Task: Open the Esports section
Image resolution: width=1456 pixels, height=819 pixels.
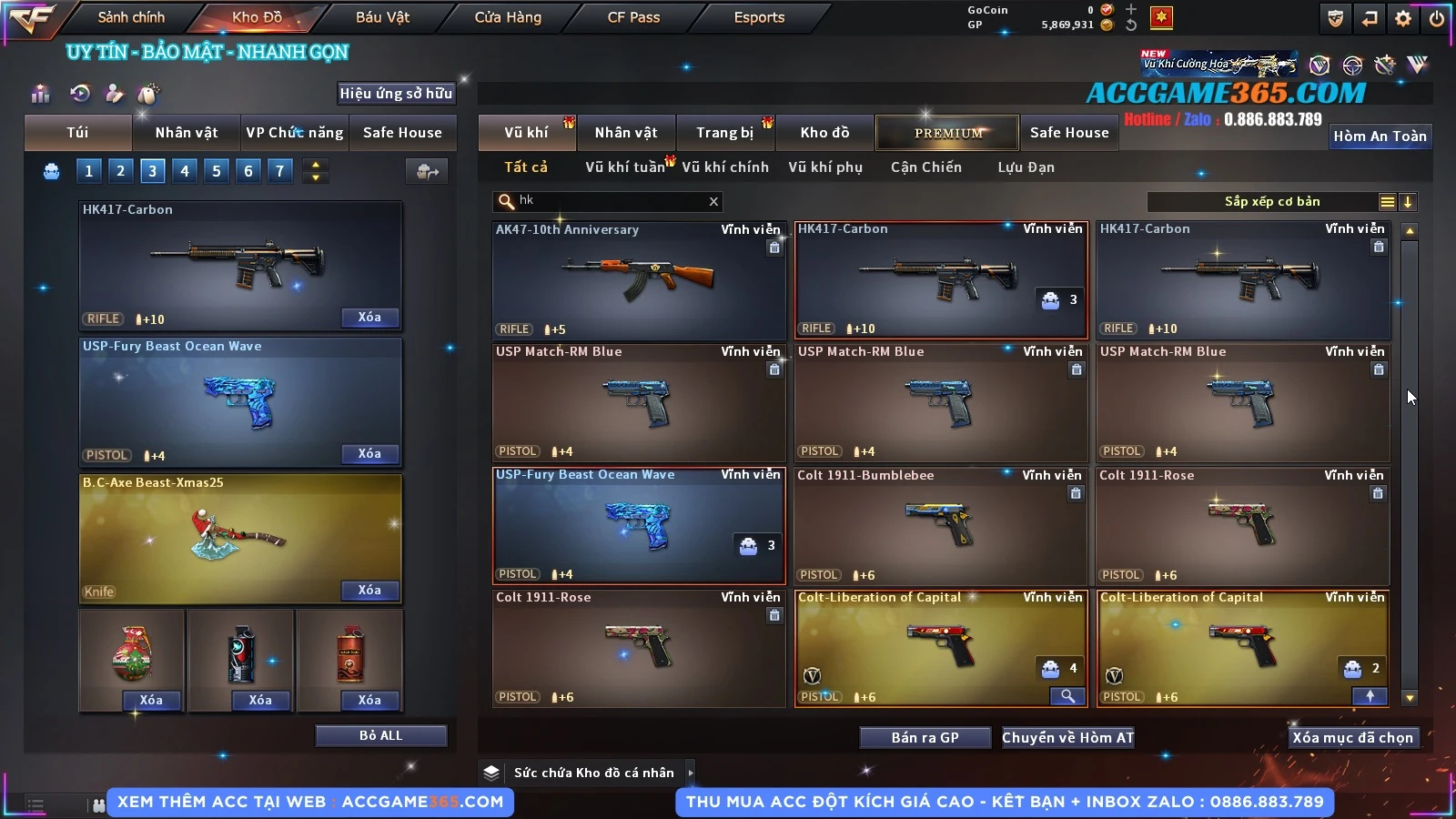Action: (759, 17)
